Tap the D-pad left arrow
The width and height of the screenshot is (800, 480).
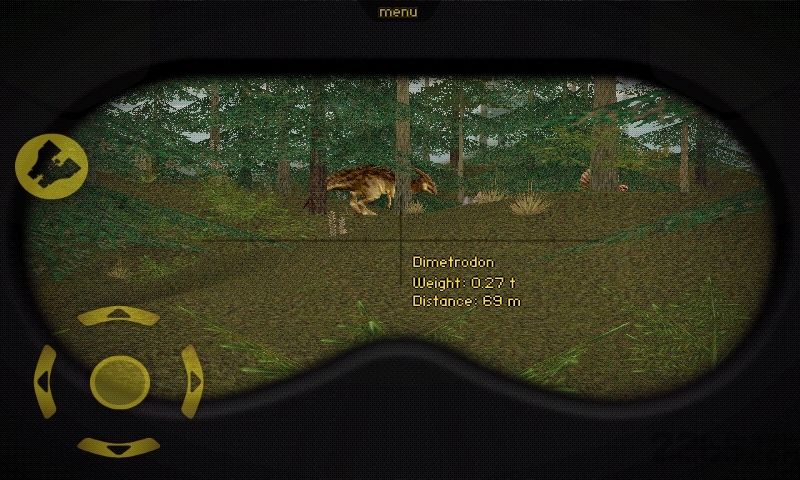point(45,381)
